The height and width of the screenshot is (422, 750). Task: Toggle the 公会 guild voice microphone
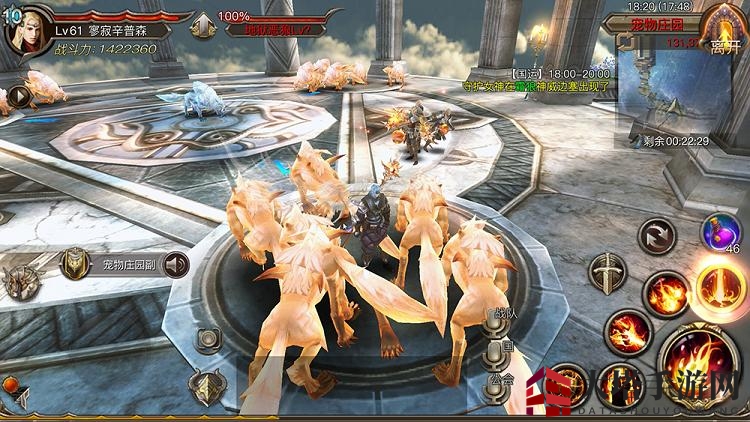tap(495, 384)
